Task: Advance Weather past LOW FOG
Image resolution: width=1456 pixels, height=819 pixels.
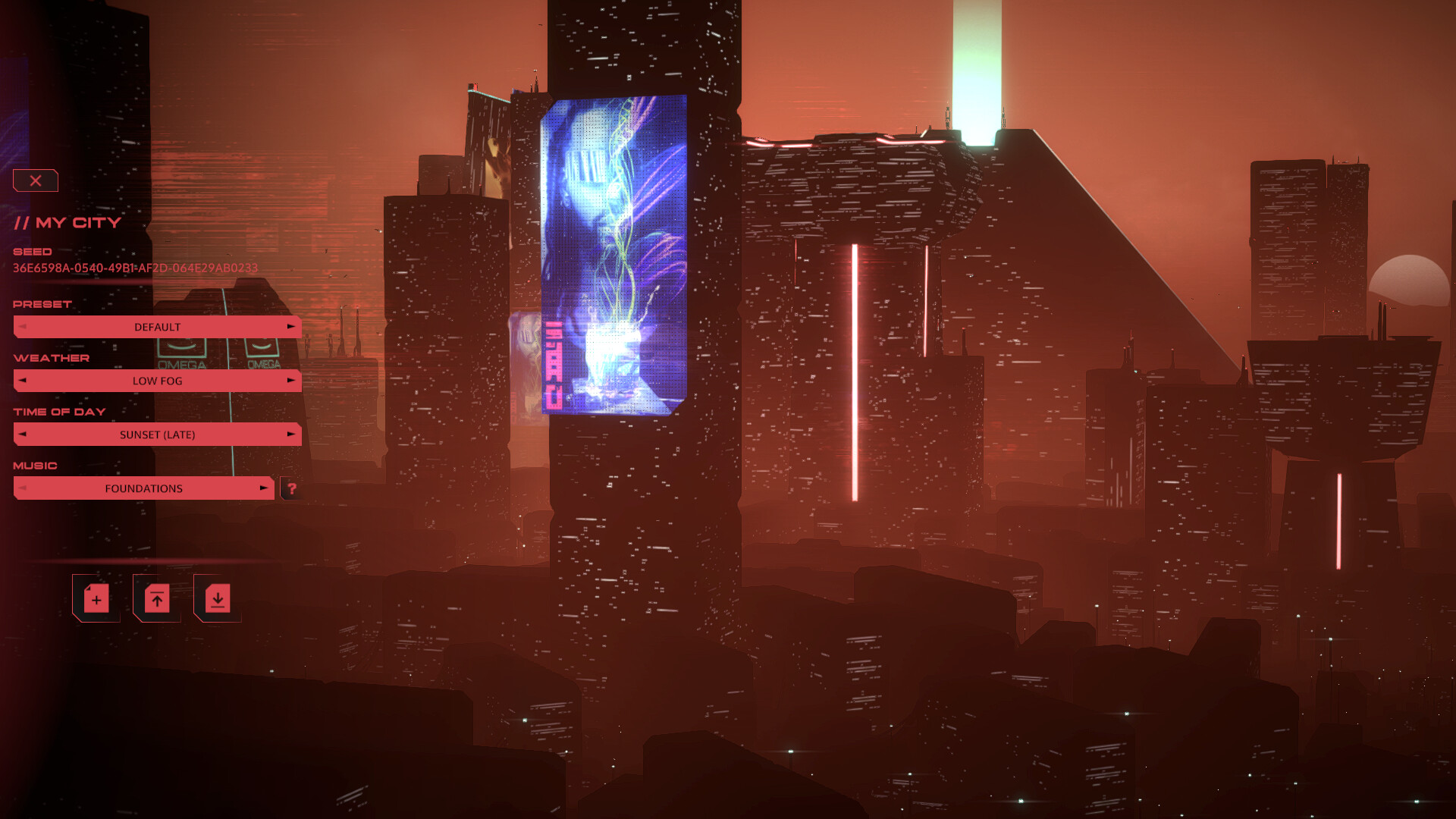Action: click(x=292, y=381)
